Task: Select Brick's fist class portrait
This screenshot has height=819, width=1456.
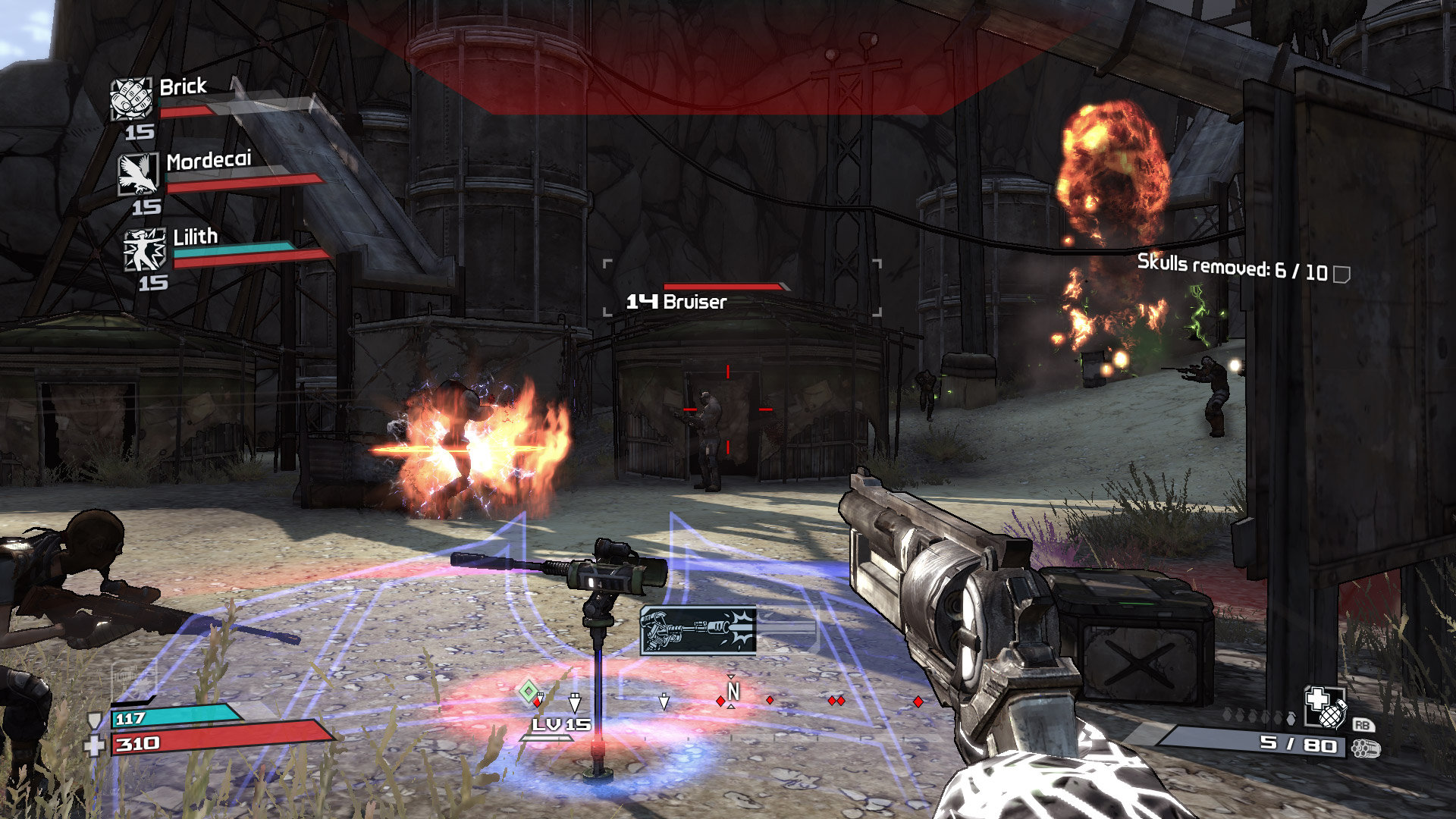Action: tap(131, 99)
